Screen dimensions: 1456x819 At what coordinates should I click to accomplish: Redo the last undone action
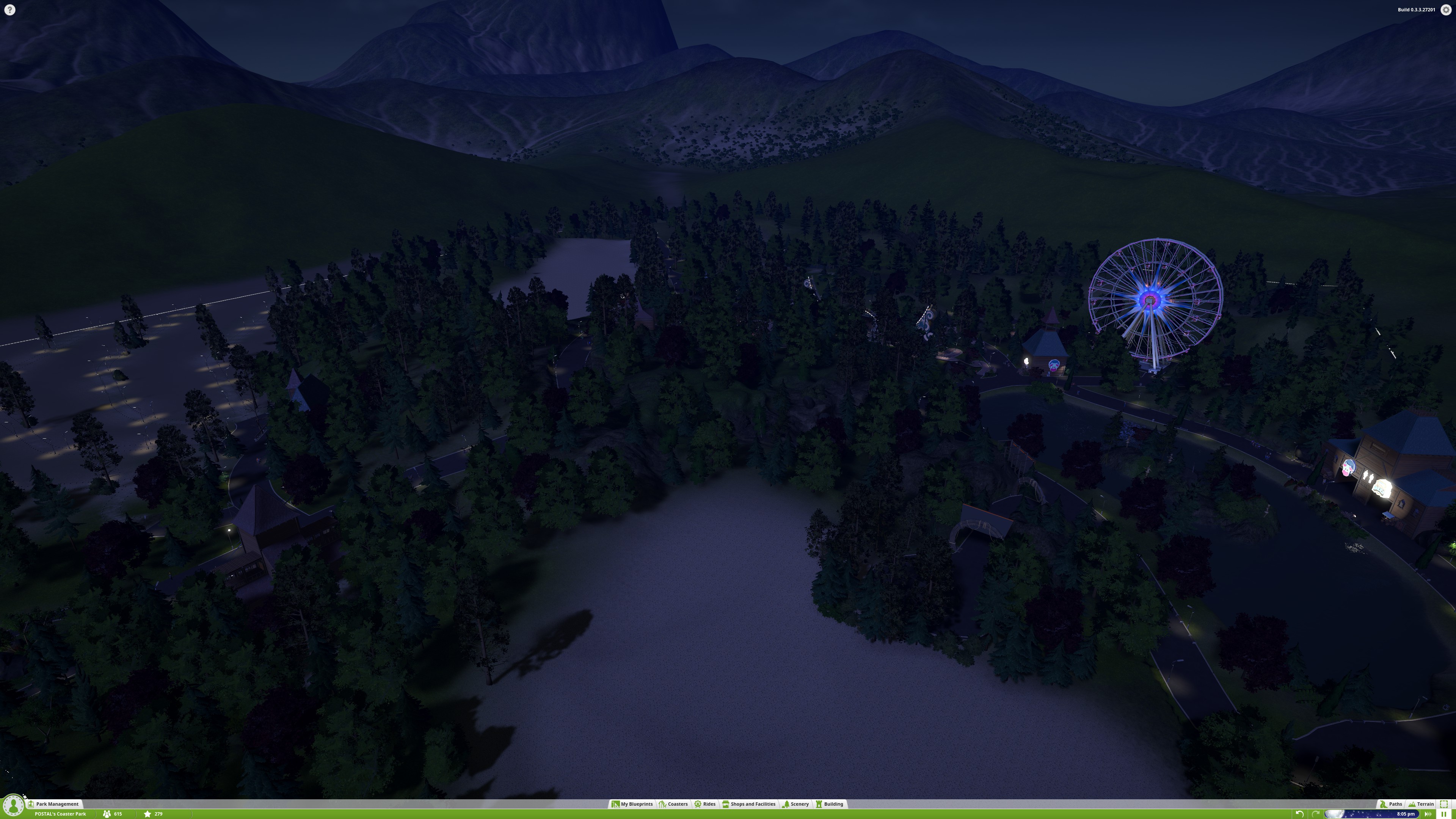[1315, 814]
